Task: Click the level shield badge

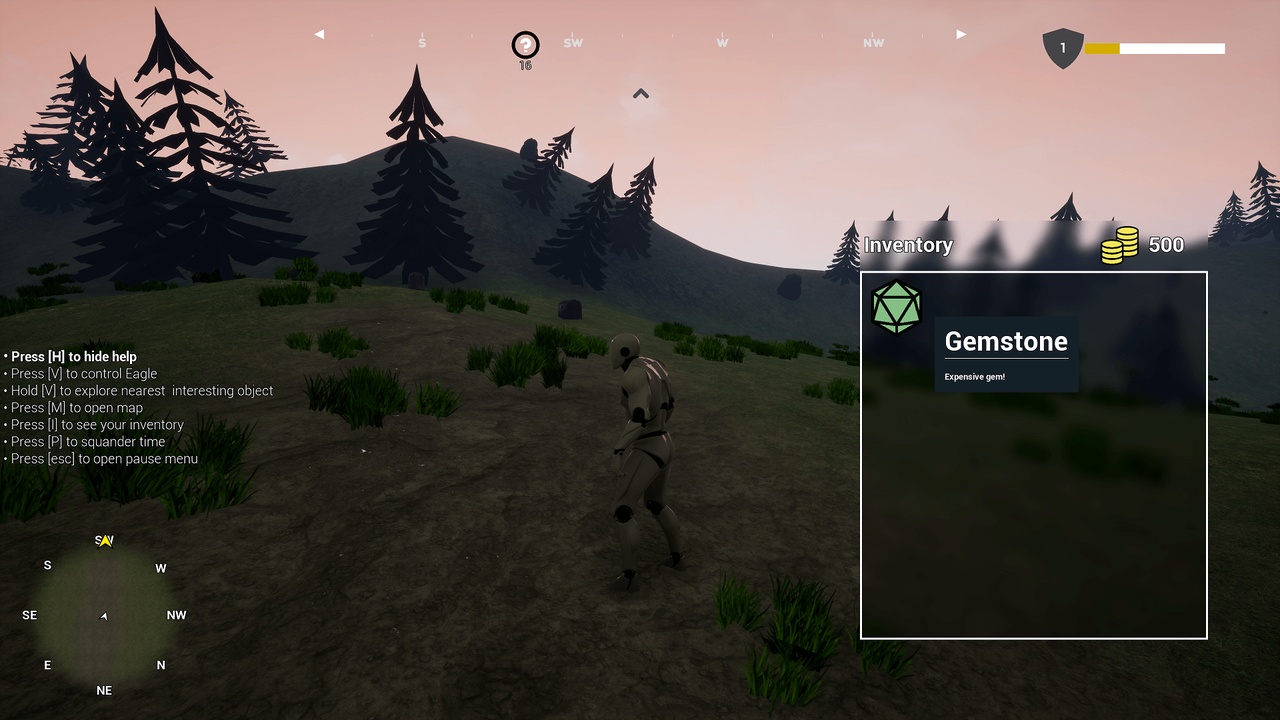Action: pos(1063,48)
